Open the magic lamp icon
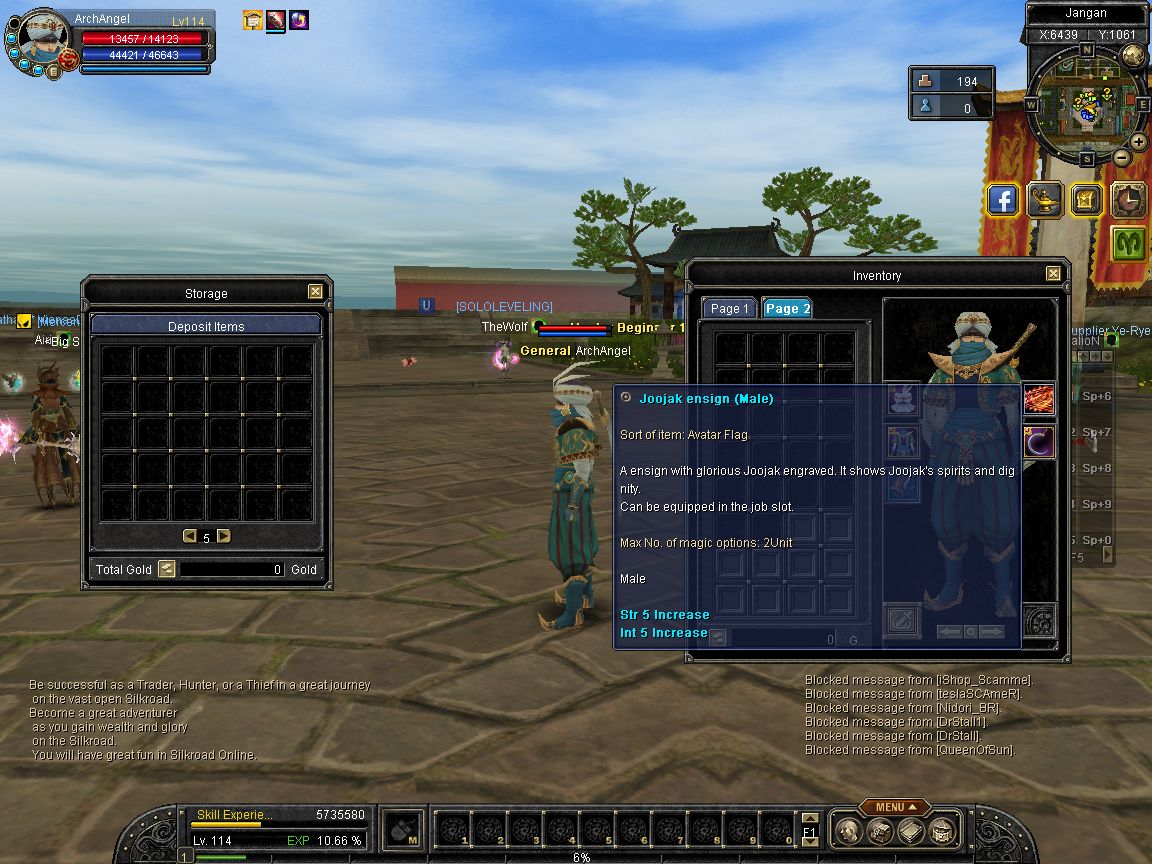The height and width of the screenshot is (864, 1152). [x=1045, y=200]
